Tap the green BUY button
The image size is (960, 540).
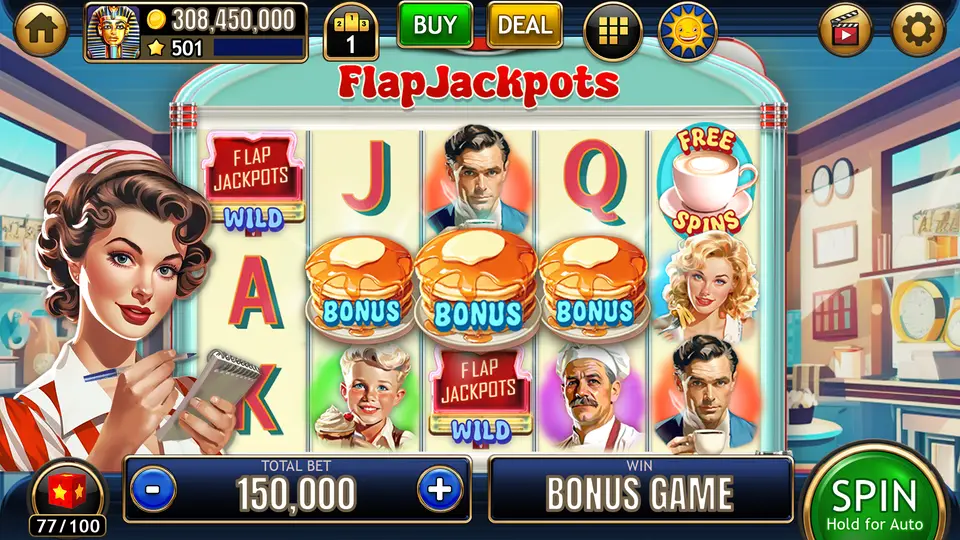(x=435, y=26)
